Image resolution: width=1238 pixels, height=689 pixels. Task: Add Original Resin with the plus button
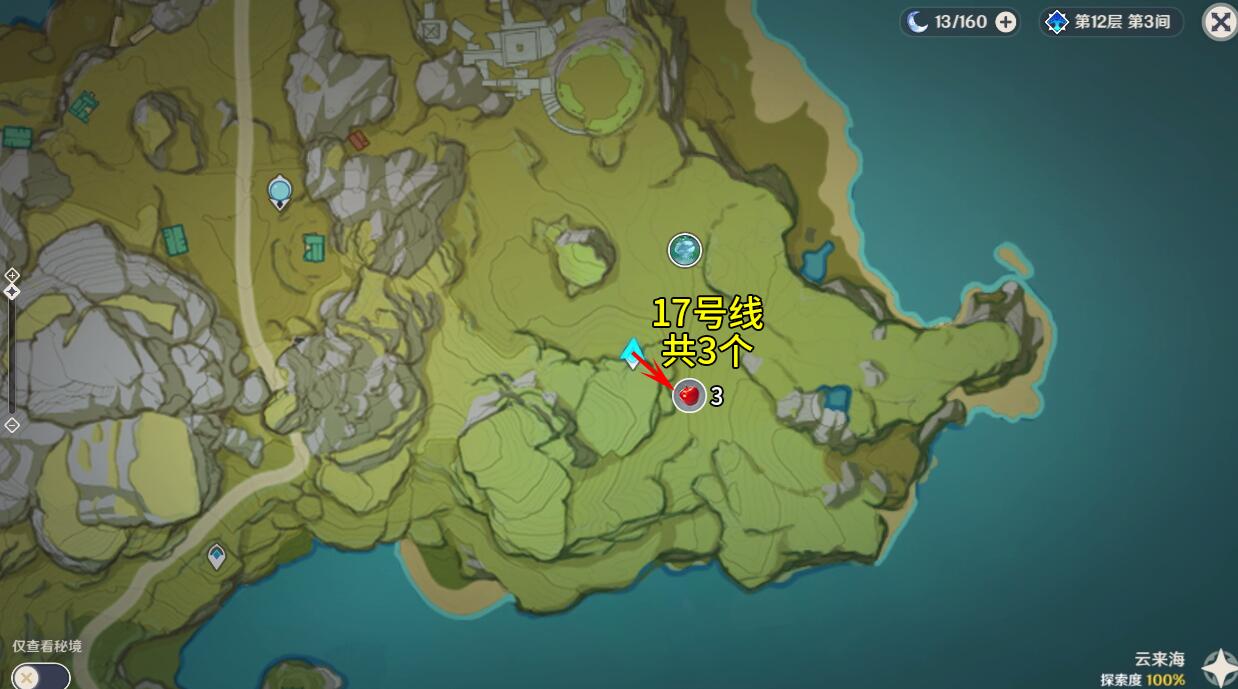(1006, 22)
